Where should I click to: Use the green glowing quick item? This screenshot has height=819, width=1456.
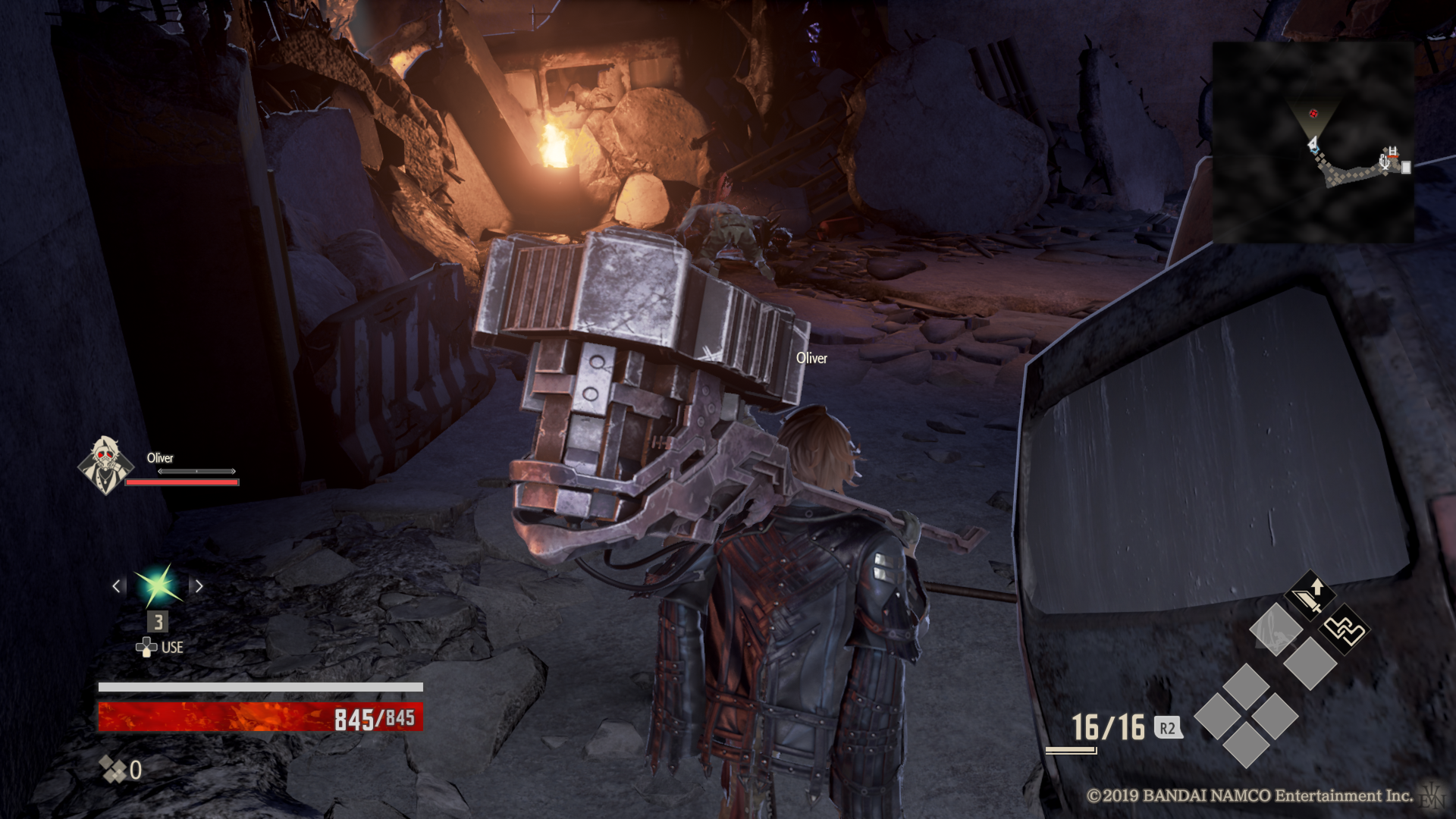[158, 586]
